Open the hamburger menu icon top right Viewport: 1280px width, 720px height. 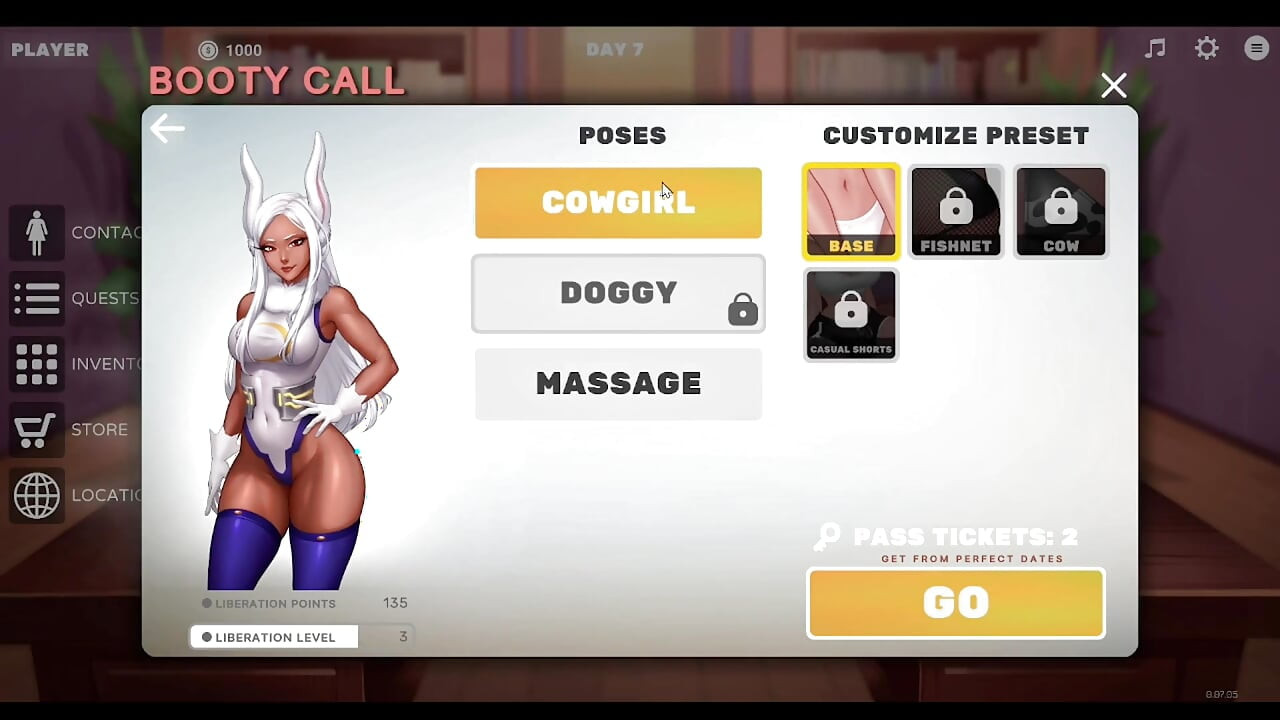[1256, 47]
